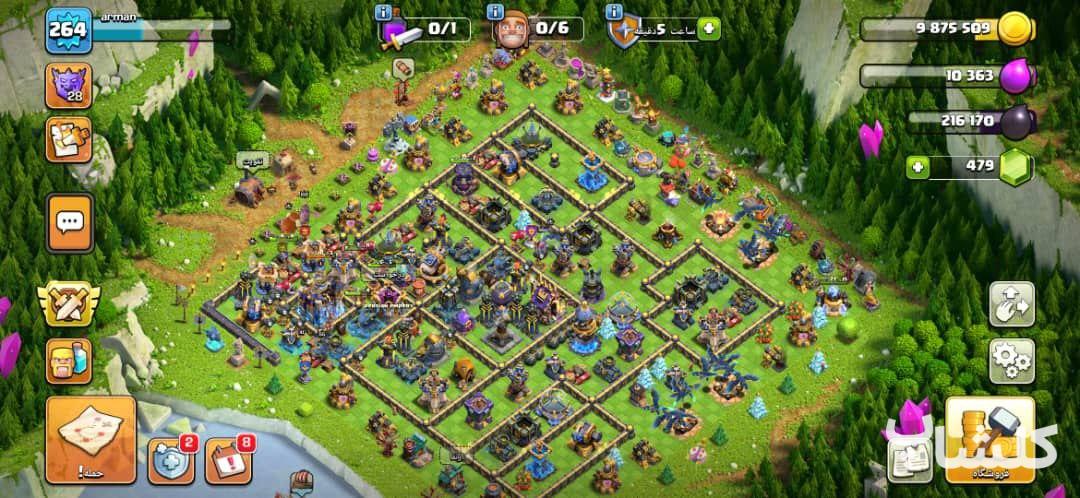The height and width of the screenshot is (498, 1080).
Task: Open the purple league trophy badge
Action: tap(68, 85)
